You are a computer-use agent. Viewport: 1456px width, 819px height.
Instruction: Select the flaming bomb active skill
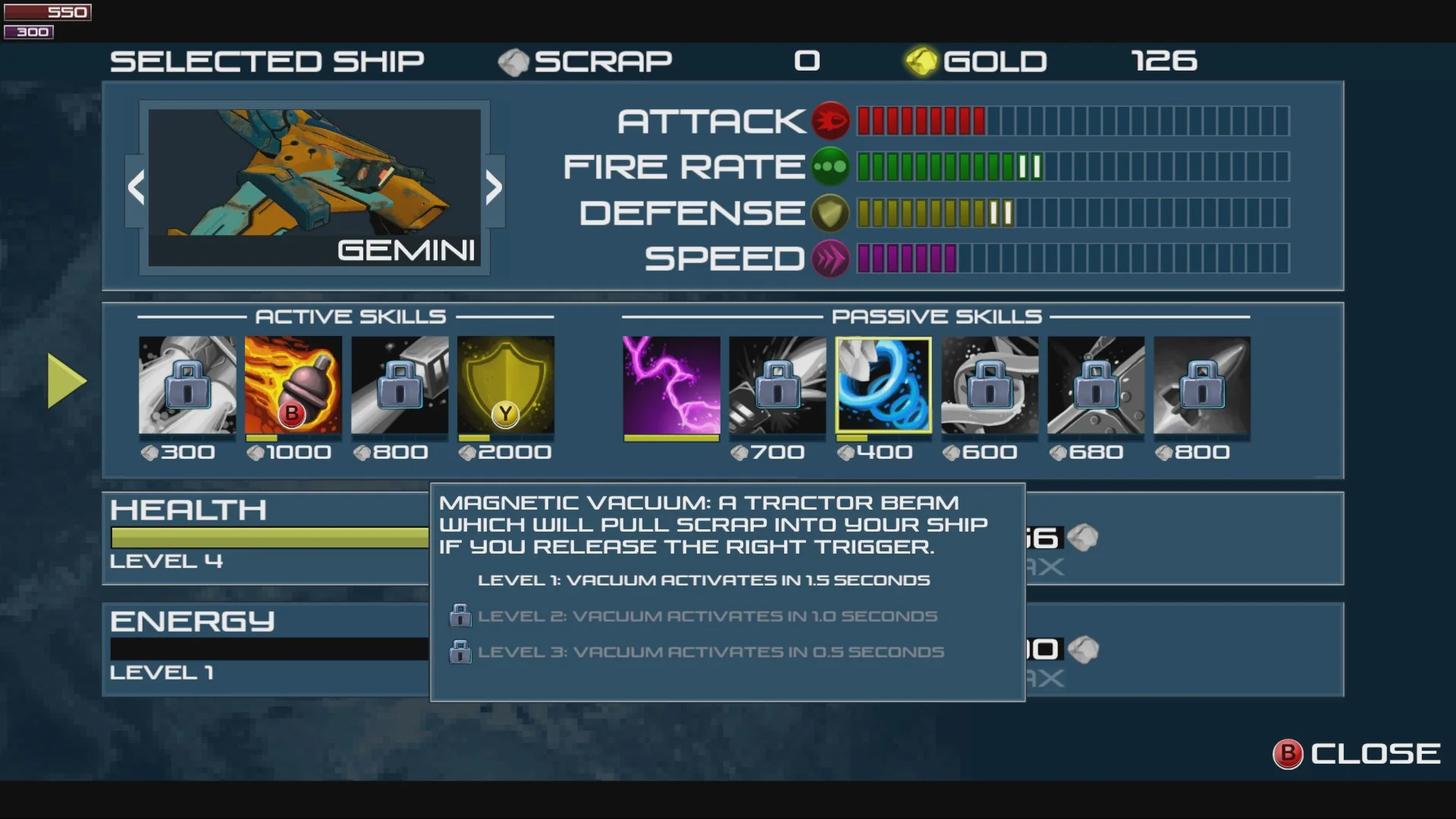[x=293, y=385]
